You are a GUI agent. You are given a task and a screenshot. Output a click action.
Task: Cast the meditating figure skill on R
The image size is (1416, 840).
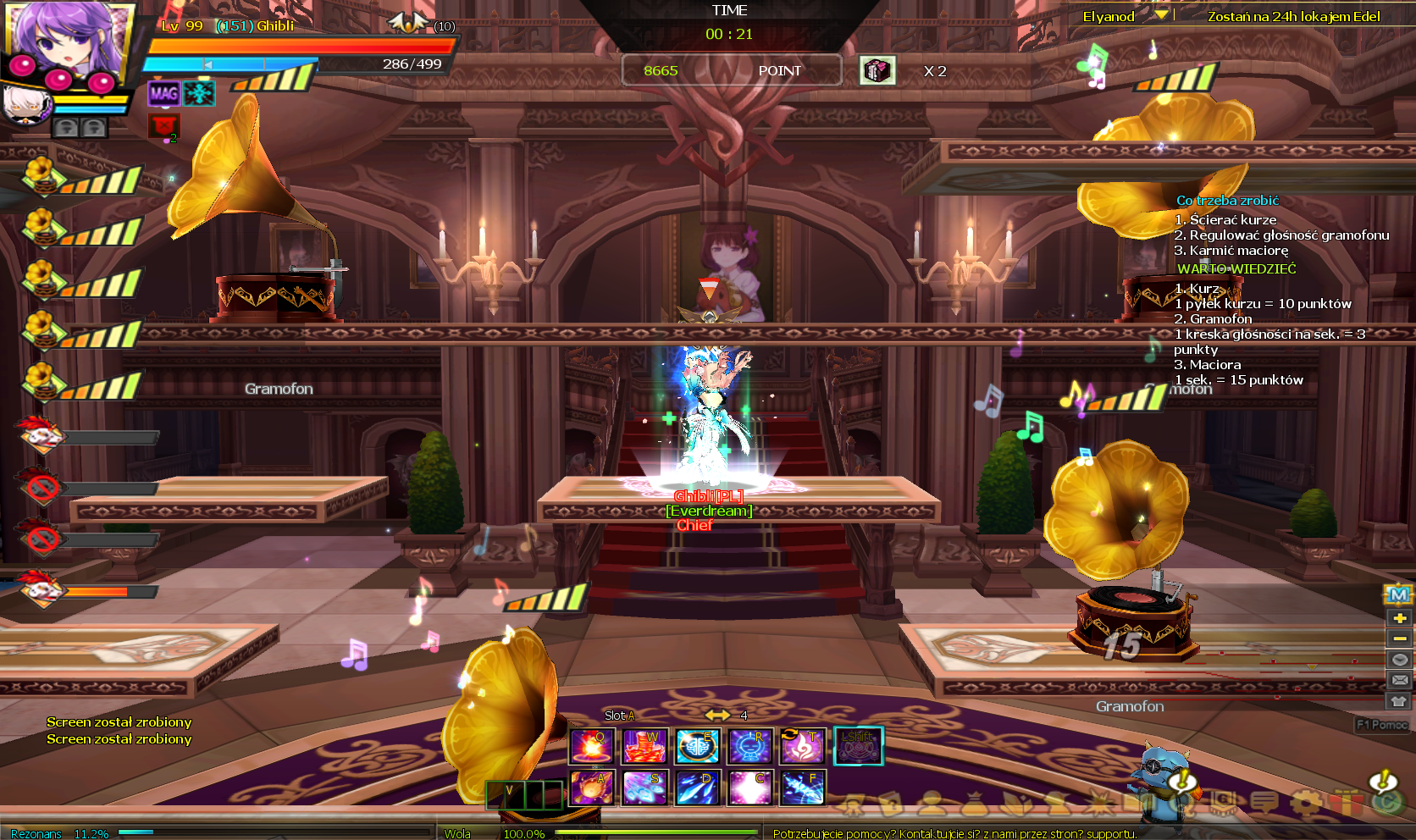(750, 746)
